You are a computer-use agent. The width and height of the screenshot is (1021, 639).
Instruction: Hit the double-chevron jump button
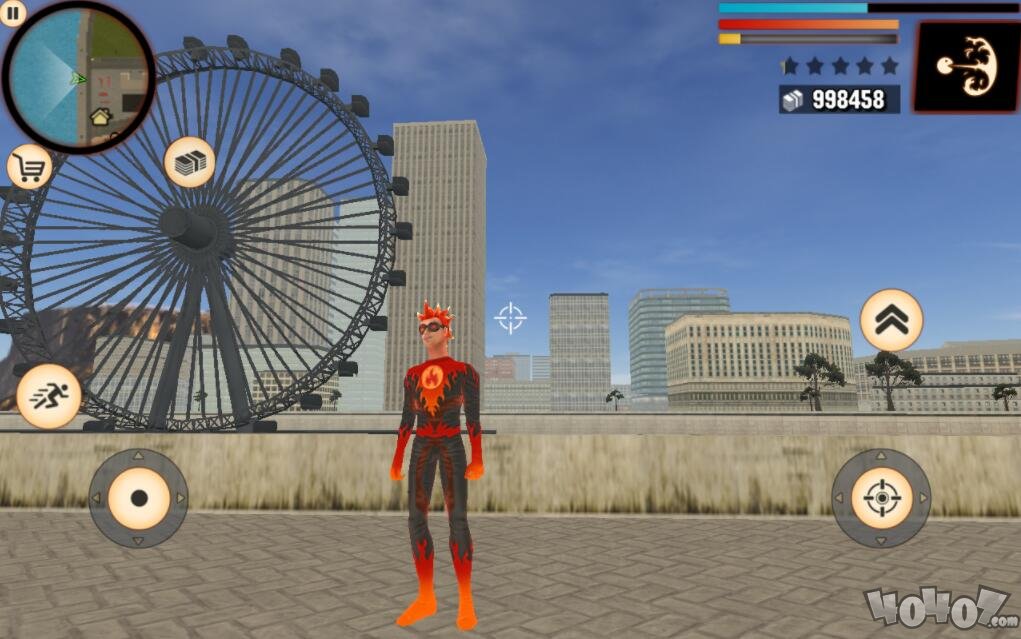pos(891,320)
